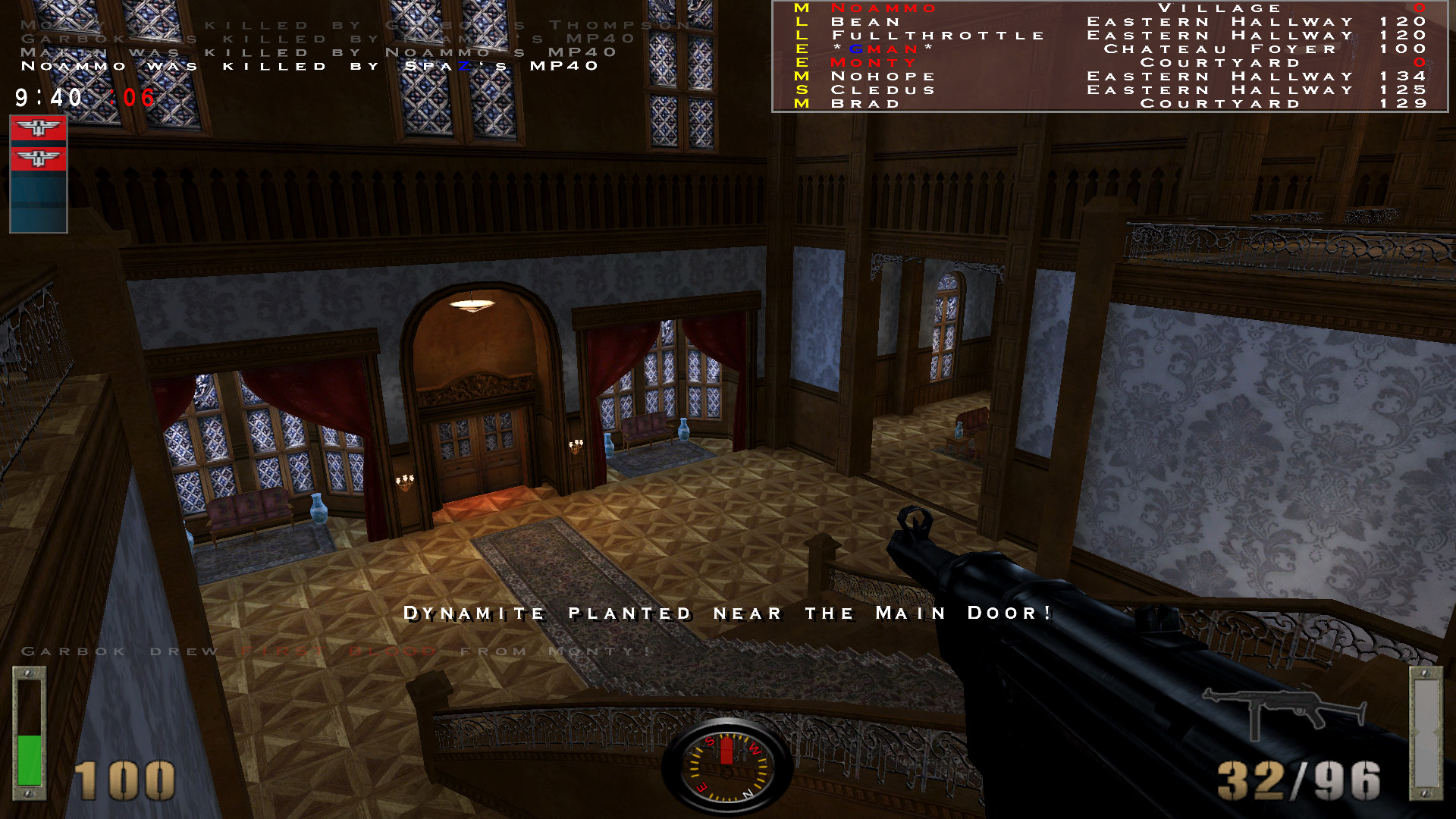Select NoHope's team overlay entry
The image size is (1456, 819).
pyautogui.click(x=883, y=77)
